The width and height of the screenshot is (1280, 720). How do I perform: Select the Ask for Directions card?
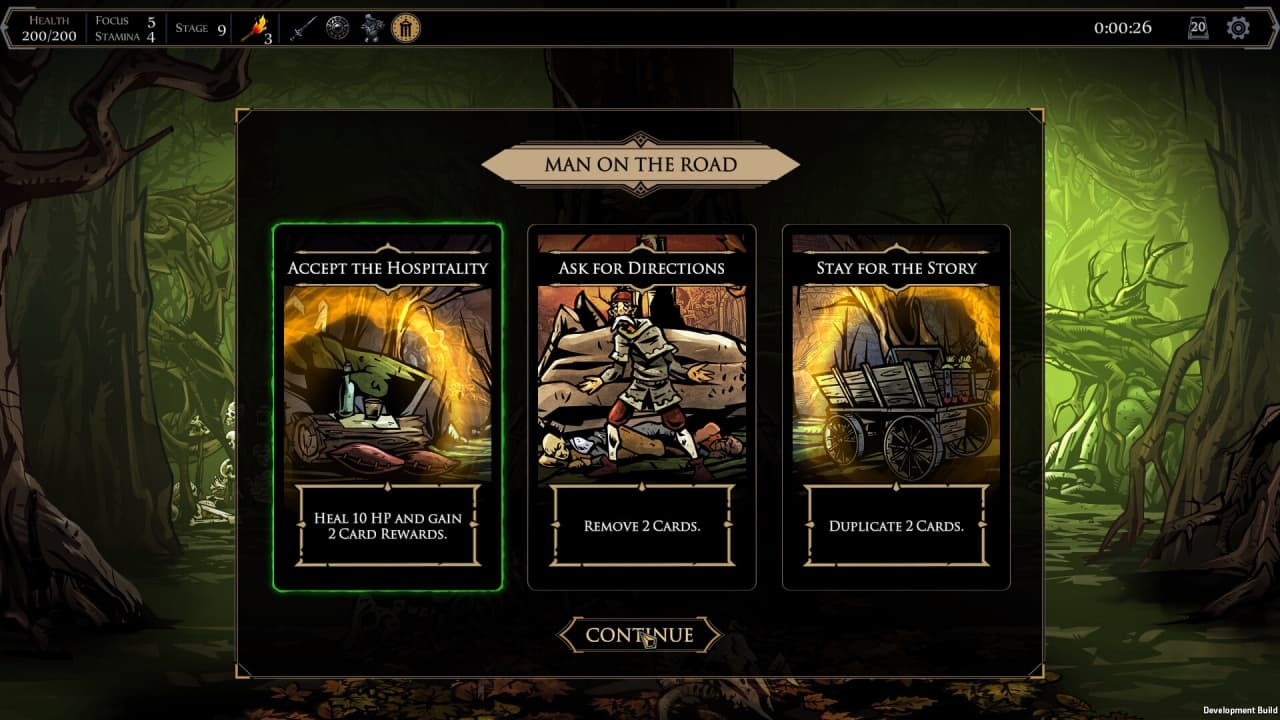[x=641, y=406]
